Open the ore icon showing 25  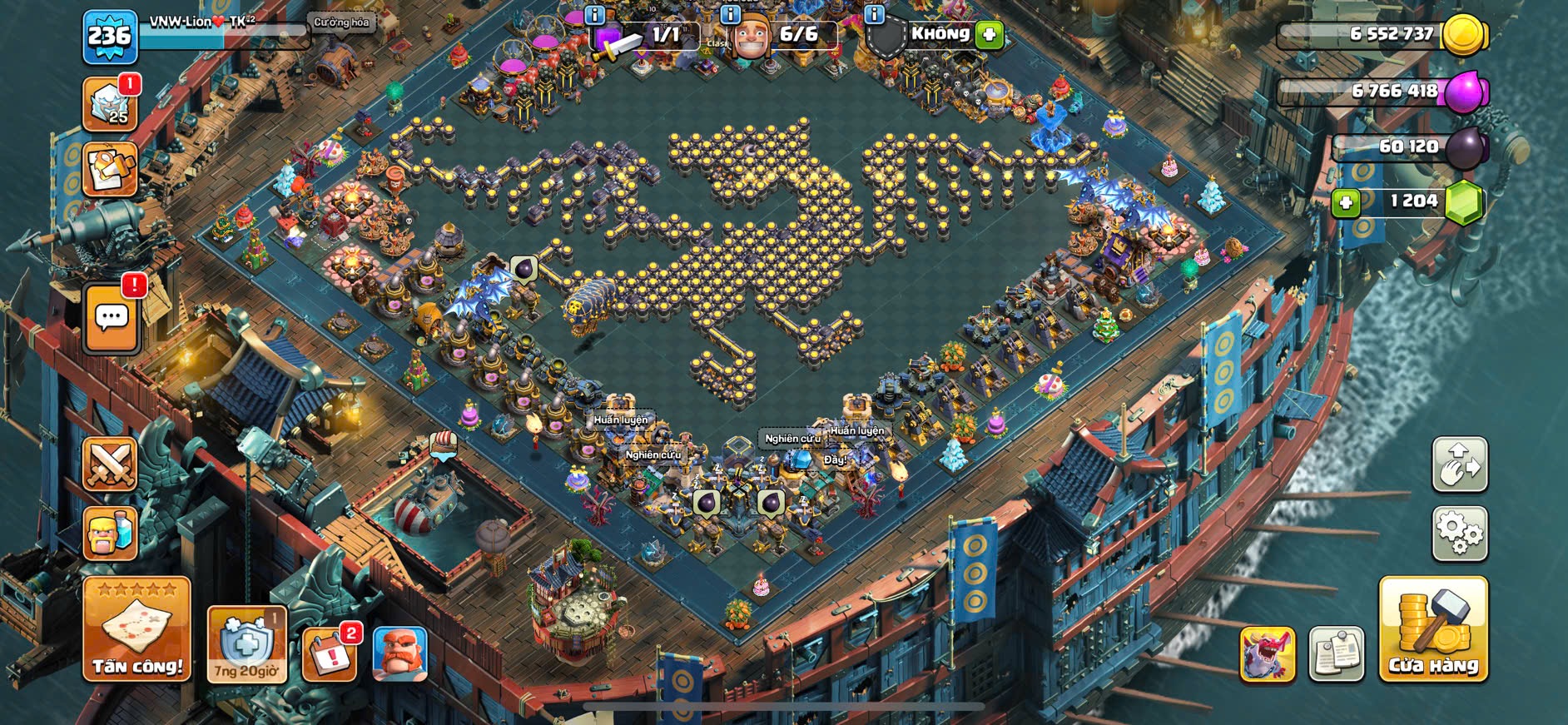point(110,105)
